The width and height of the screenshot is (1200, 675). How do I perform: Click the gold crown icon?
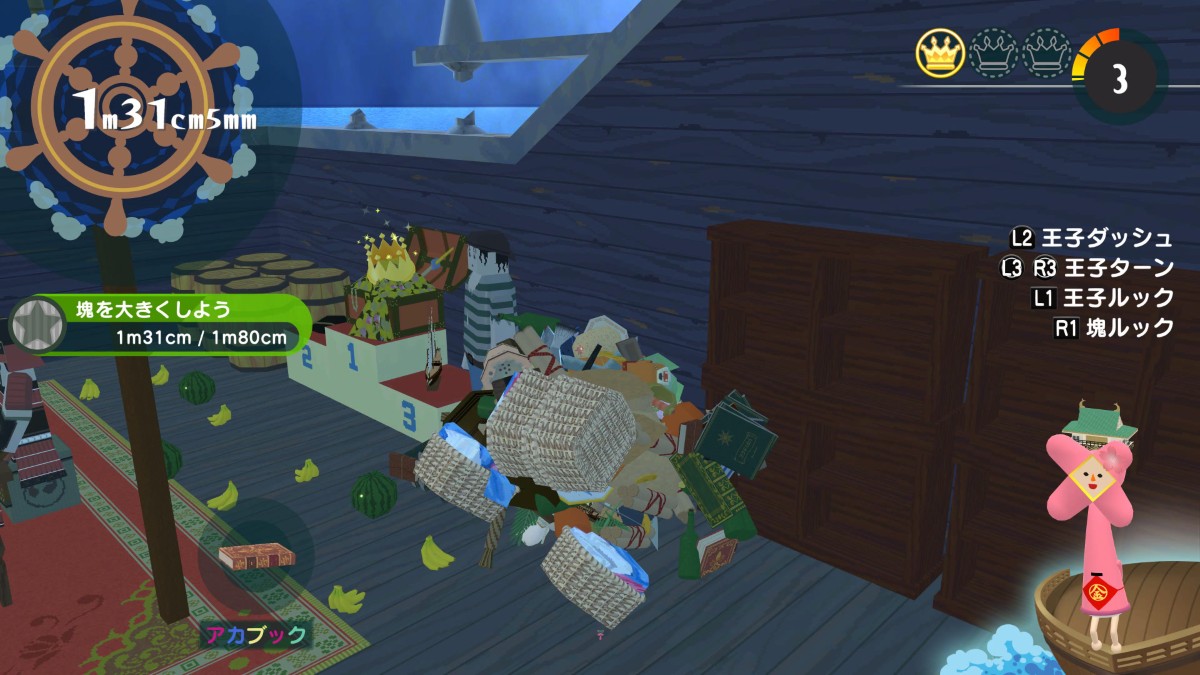(939, 53)
